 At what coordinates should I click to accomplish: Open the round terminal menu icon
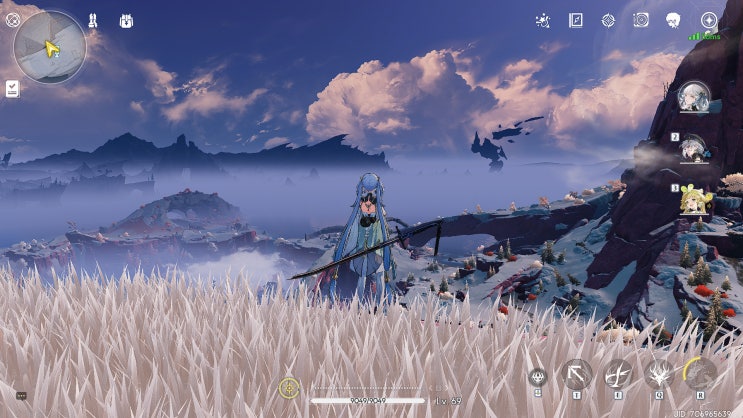pos(709,20)
